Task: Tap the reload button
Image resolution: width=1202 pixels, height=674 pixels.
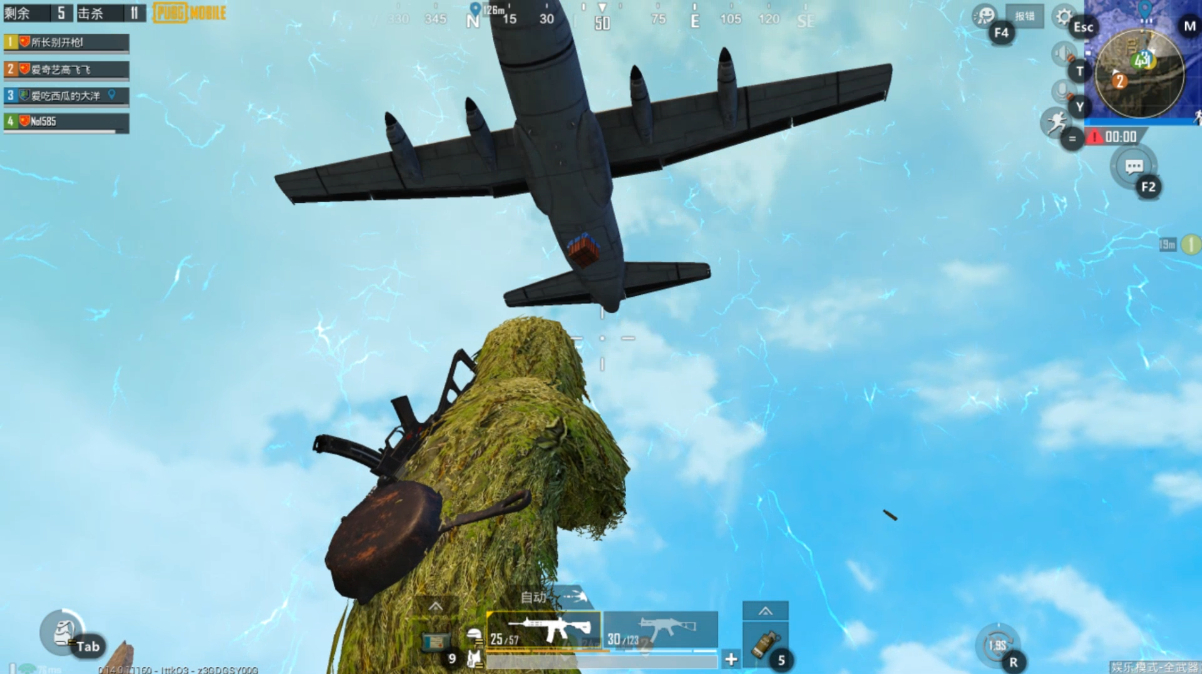Action: point(997,645)
